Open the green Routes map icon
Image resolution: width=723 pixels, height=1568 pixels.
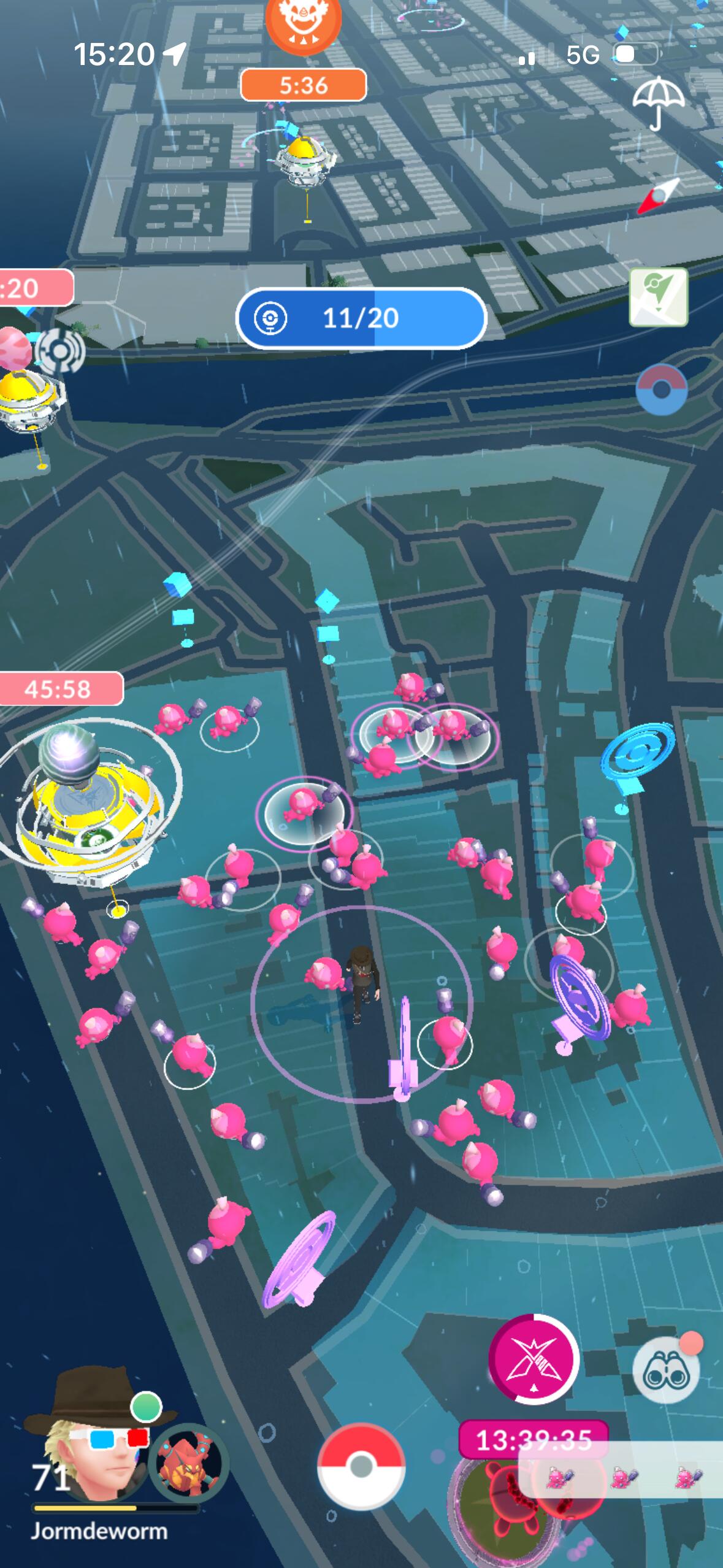658,297
